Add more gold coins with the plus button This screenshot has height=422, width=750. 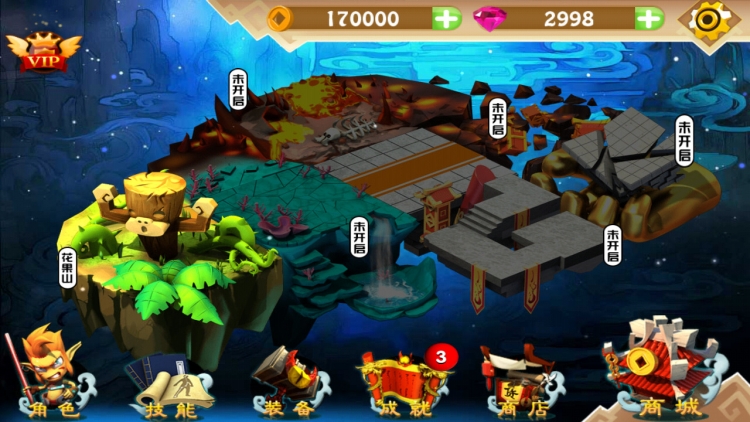(x=446, y=18)
